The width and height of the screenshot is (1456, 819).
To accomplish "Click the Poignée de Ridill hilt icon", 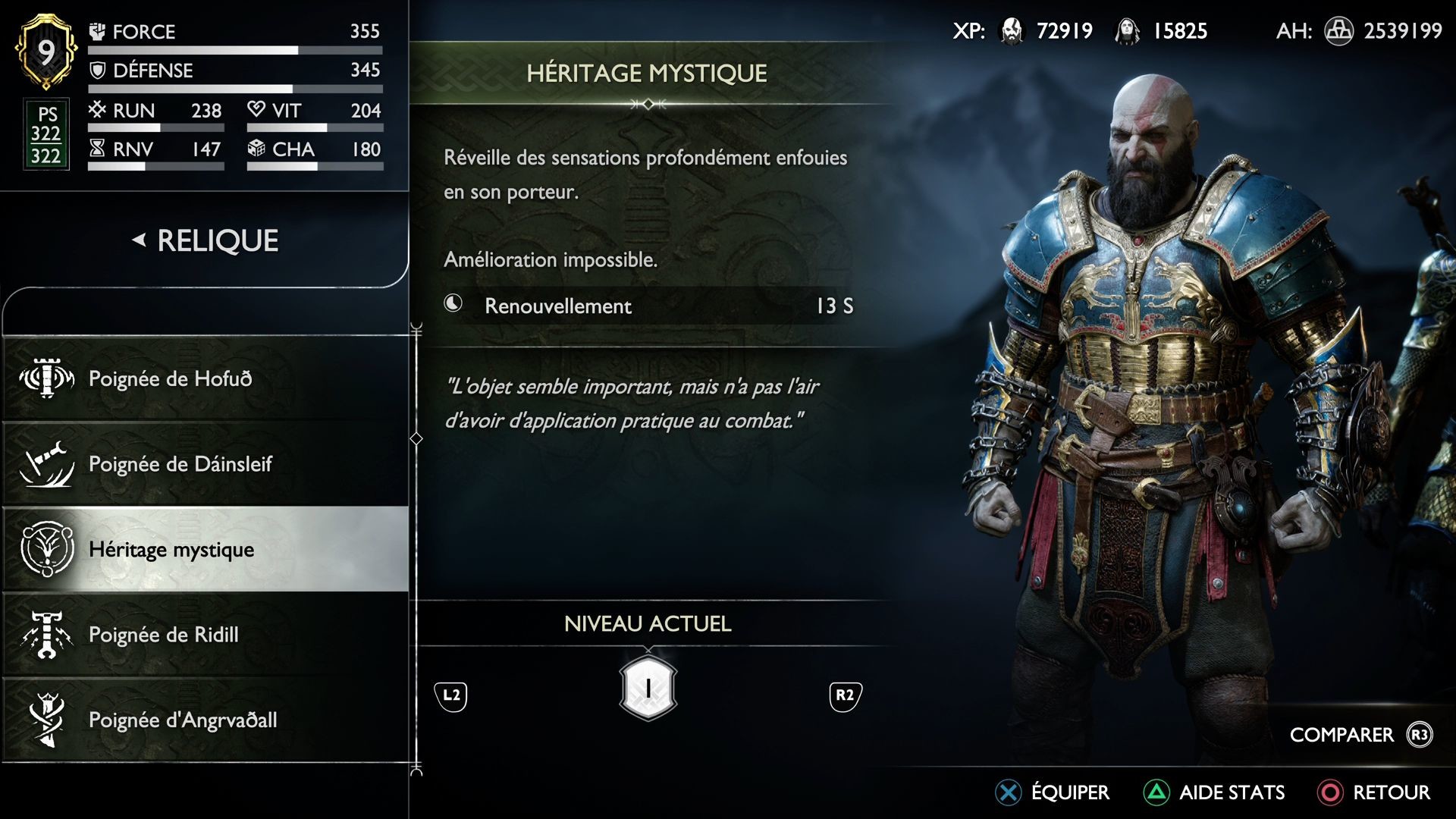I will coord(45,635).
